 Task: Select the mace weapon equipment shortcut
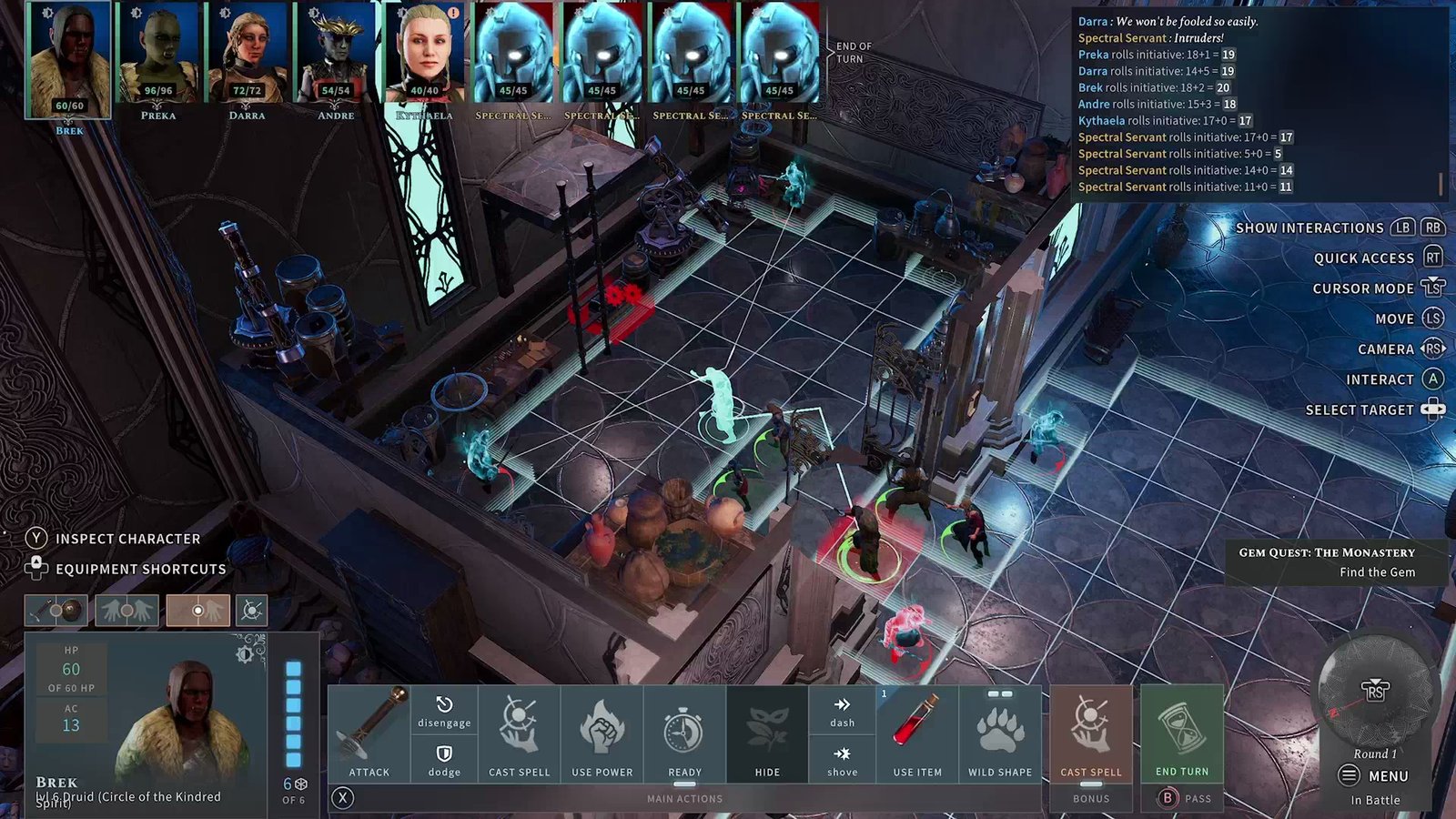(x=56, y=611)
